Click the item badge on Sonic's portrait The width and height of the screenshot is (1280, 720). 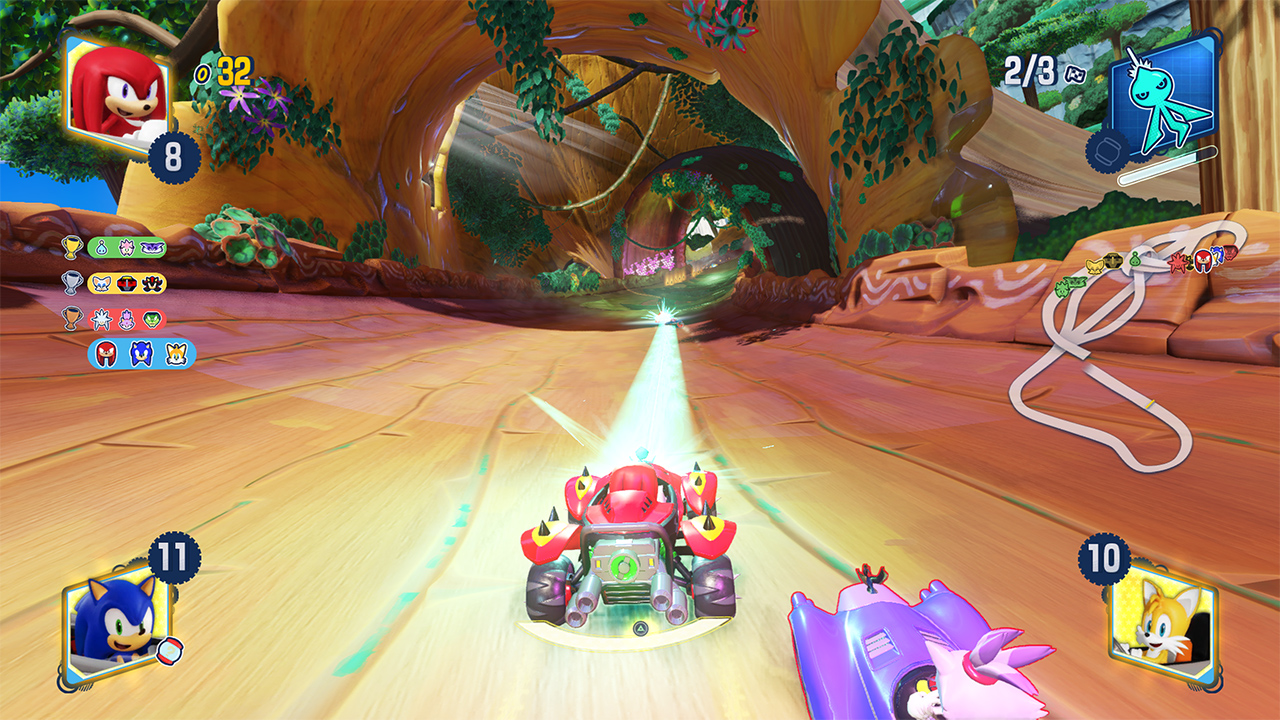click(170, 650)
